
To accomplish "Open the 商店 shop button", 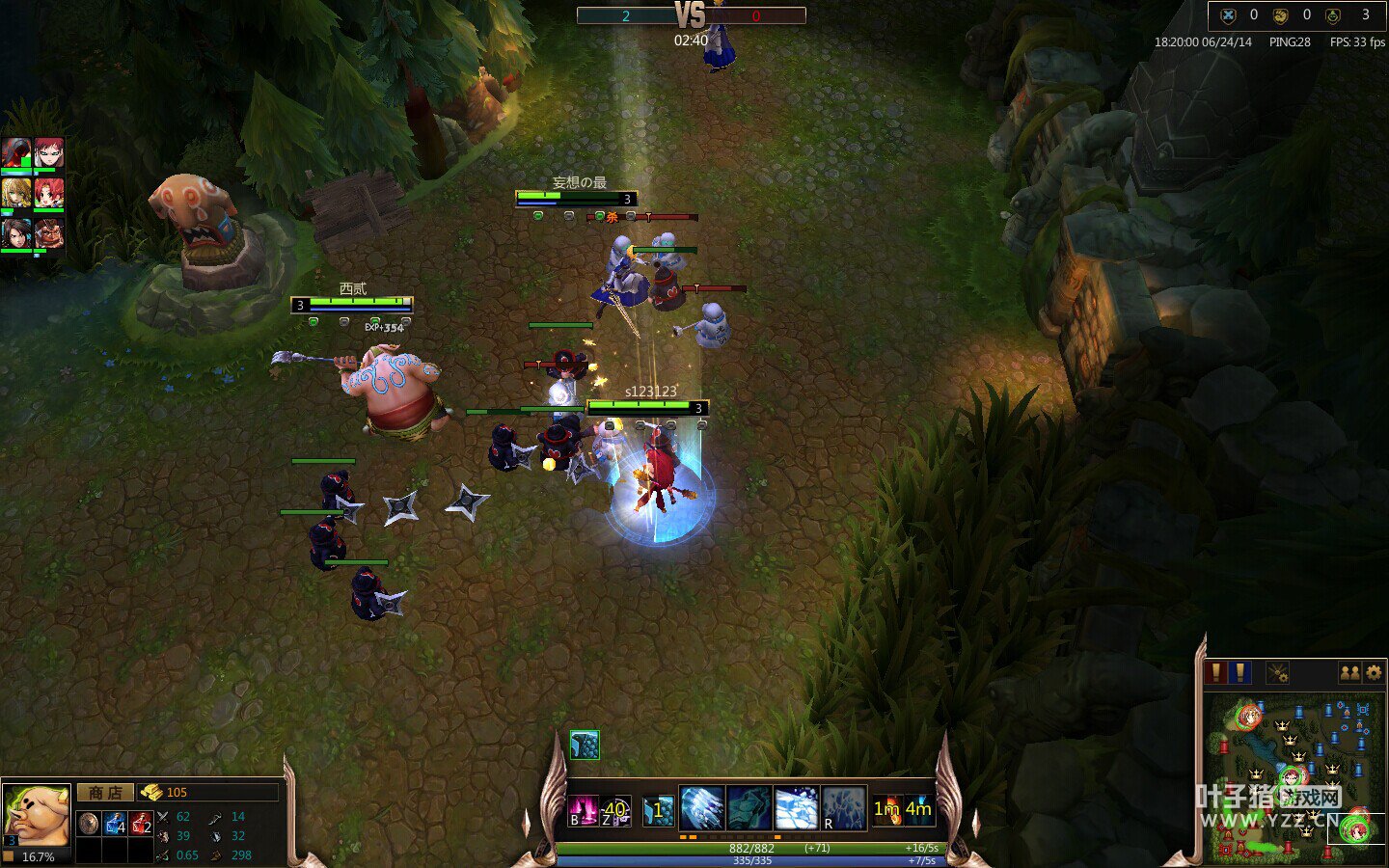I will pos(105,793).
